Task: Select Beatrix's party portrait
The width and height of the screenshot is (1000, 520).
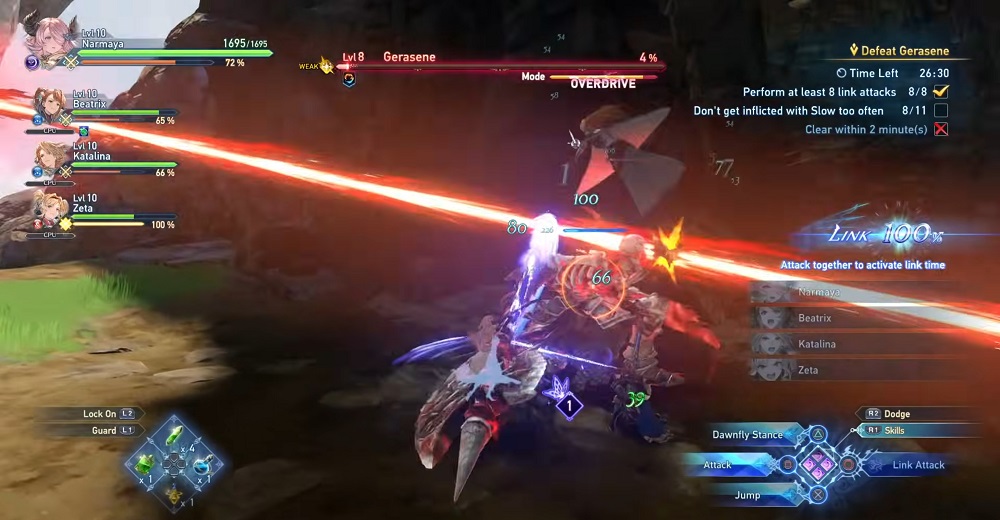Action: [49, 103]
